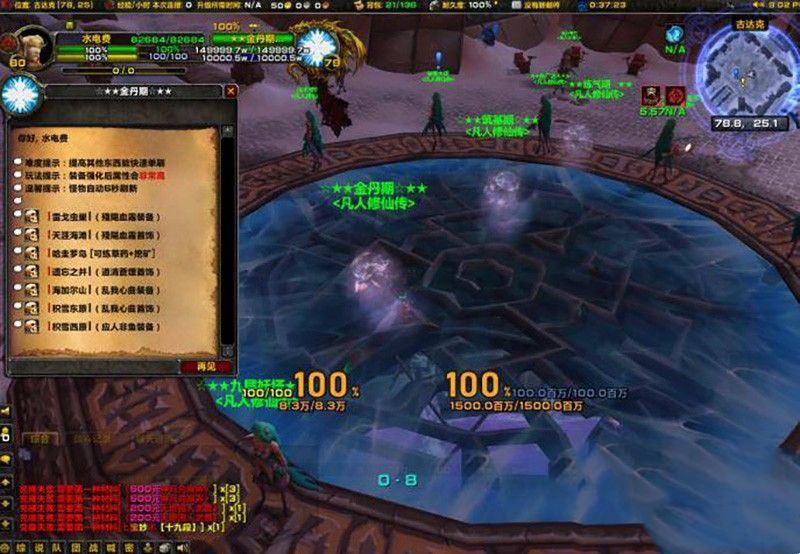Open the chat speech bubble menu button

(x=7, y=459)
